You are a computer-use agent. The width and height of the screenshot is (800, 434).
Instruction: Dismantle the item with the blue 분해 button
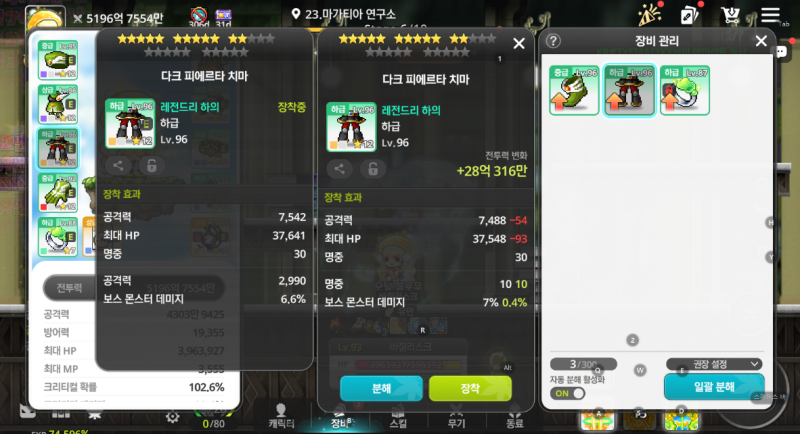click(380, 388)
